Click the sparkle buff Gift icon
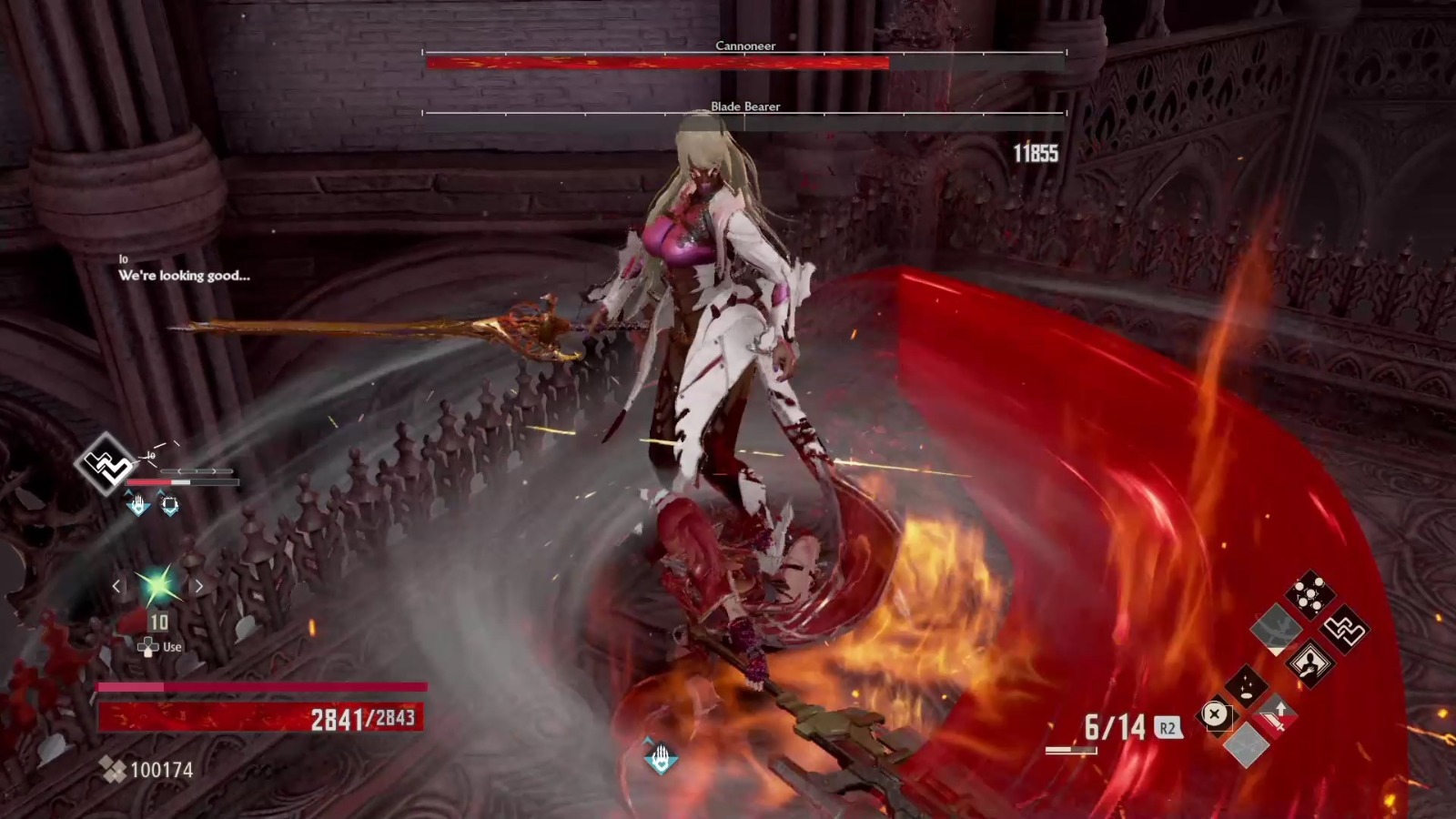Screen dimensions: 1456x819 (x=1247, y=686)
